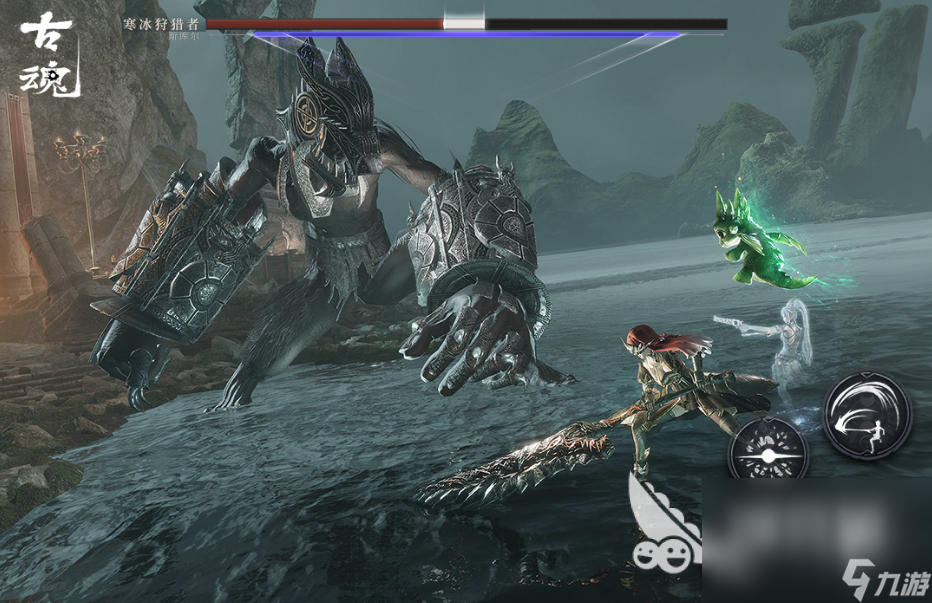This screenshot has width=932, height=603.
Task: Activate the sweeping slash skill button
Action: (867, 414)
